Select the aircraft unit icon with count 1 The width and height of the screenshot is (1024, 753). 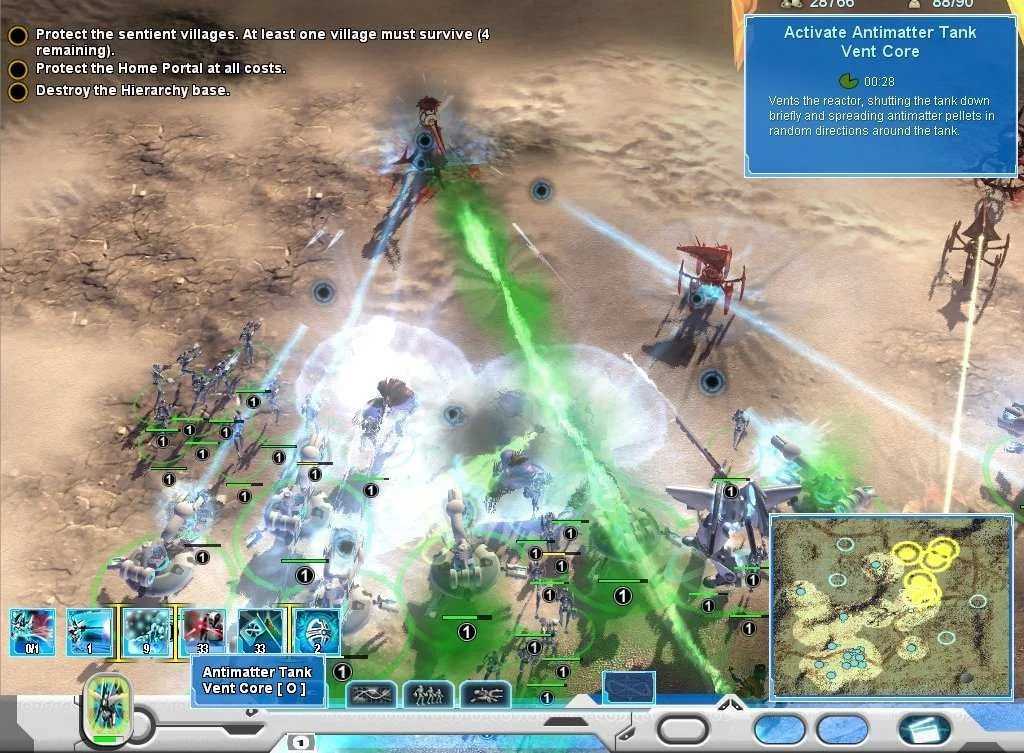pyautogui.click(x=89, y=632)
